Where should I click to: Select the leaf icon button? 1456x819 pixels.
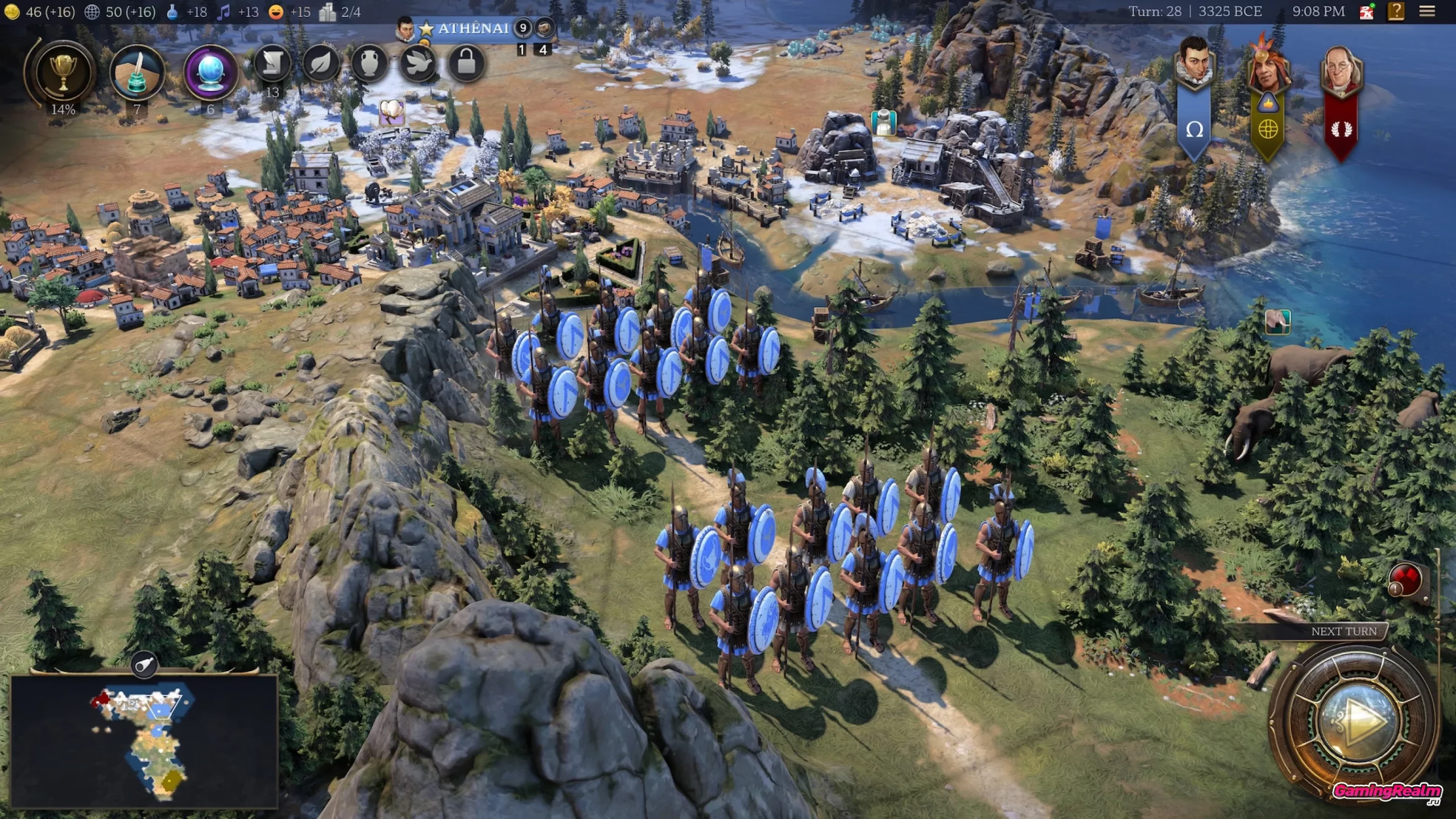320,64
